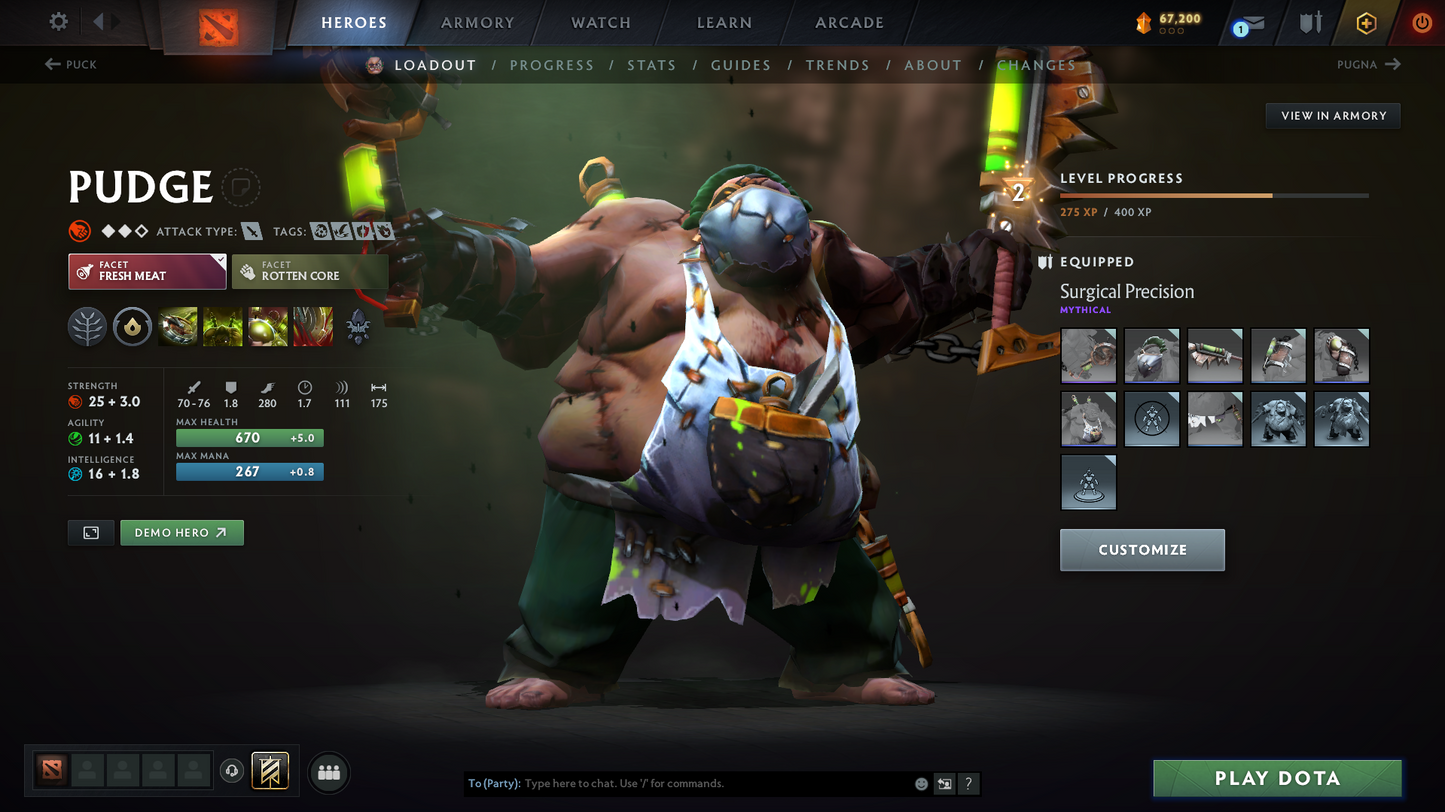Click the DEMO HERO button

[x=181, y=532]
